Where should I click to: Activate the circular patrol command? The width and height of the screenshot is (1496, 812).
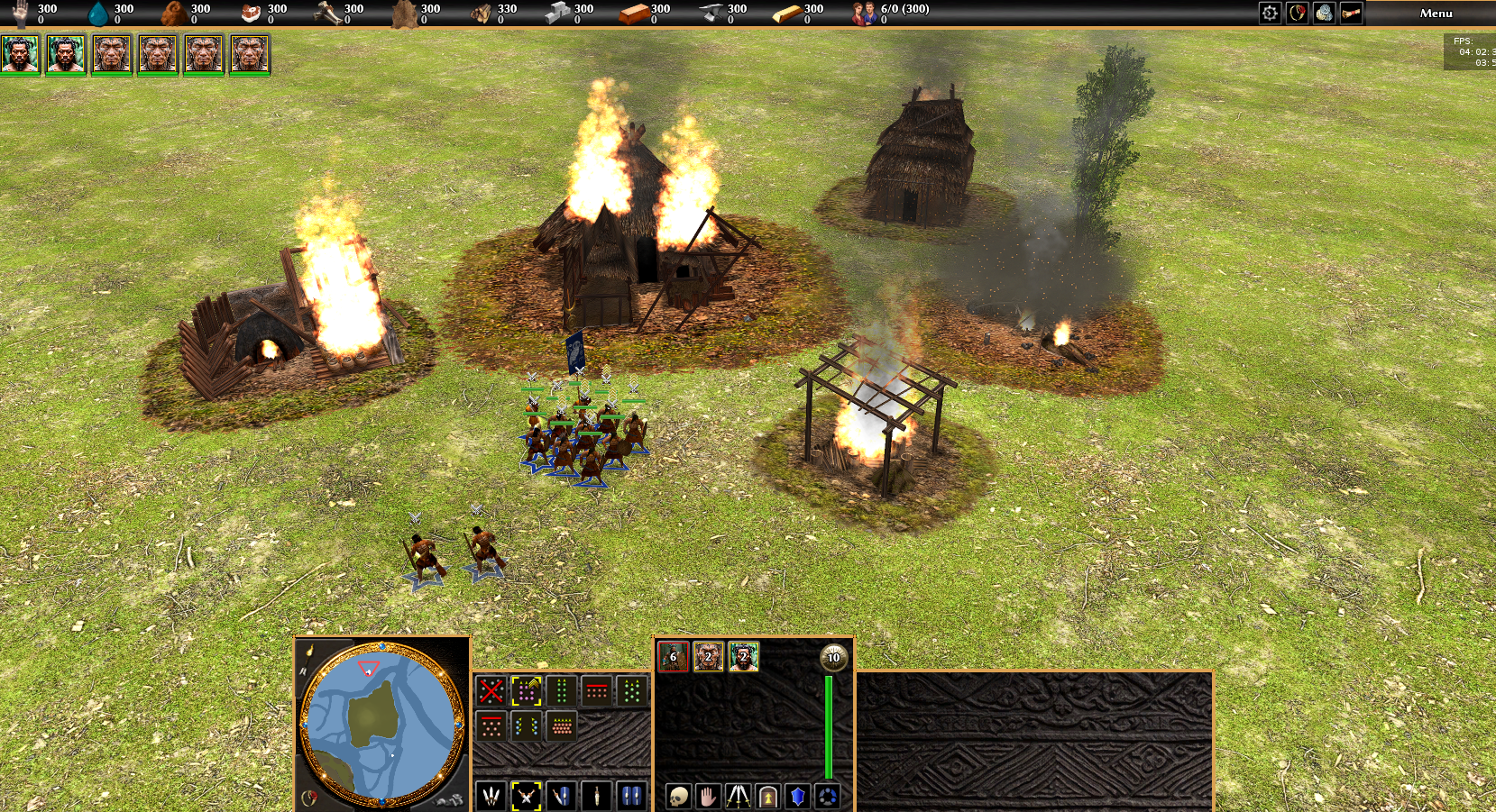pyautogui.click(x=827, y=796)
